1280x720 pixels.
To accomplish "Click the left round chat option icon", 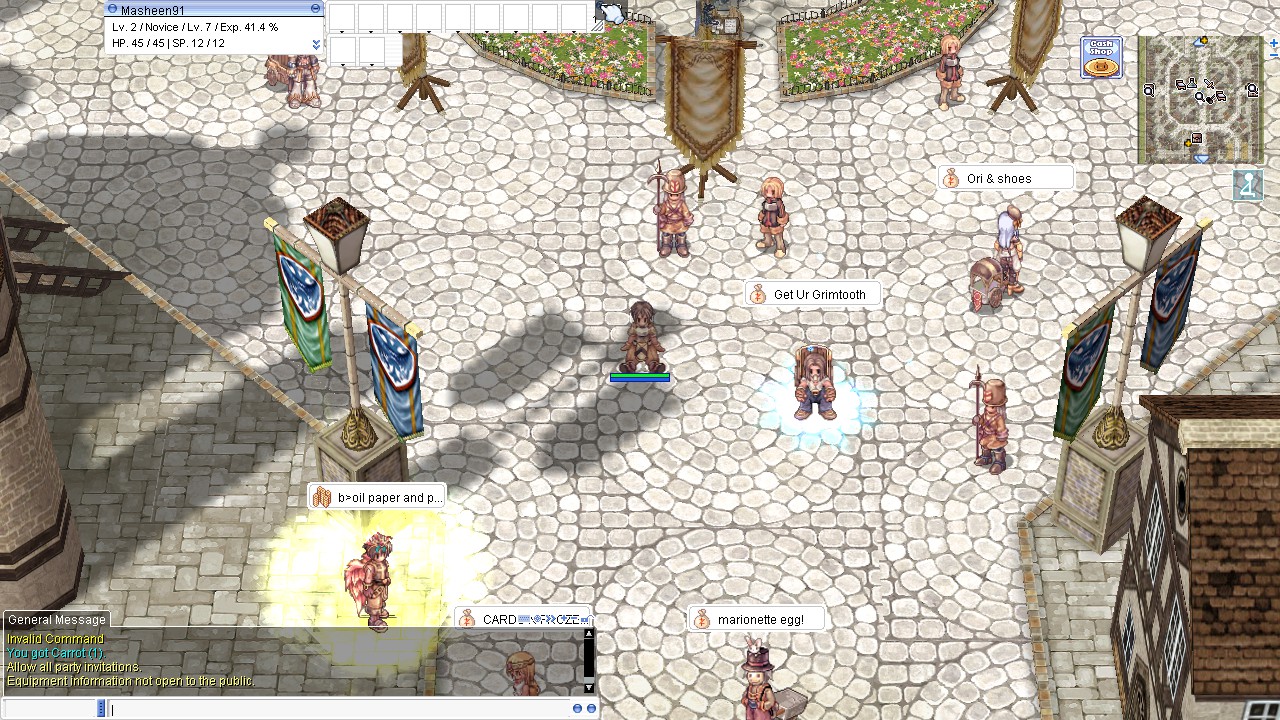I will pos(578,708).
